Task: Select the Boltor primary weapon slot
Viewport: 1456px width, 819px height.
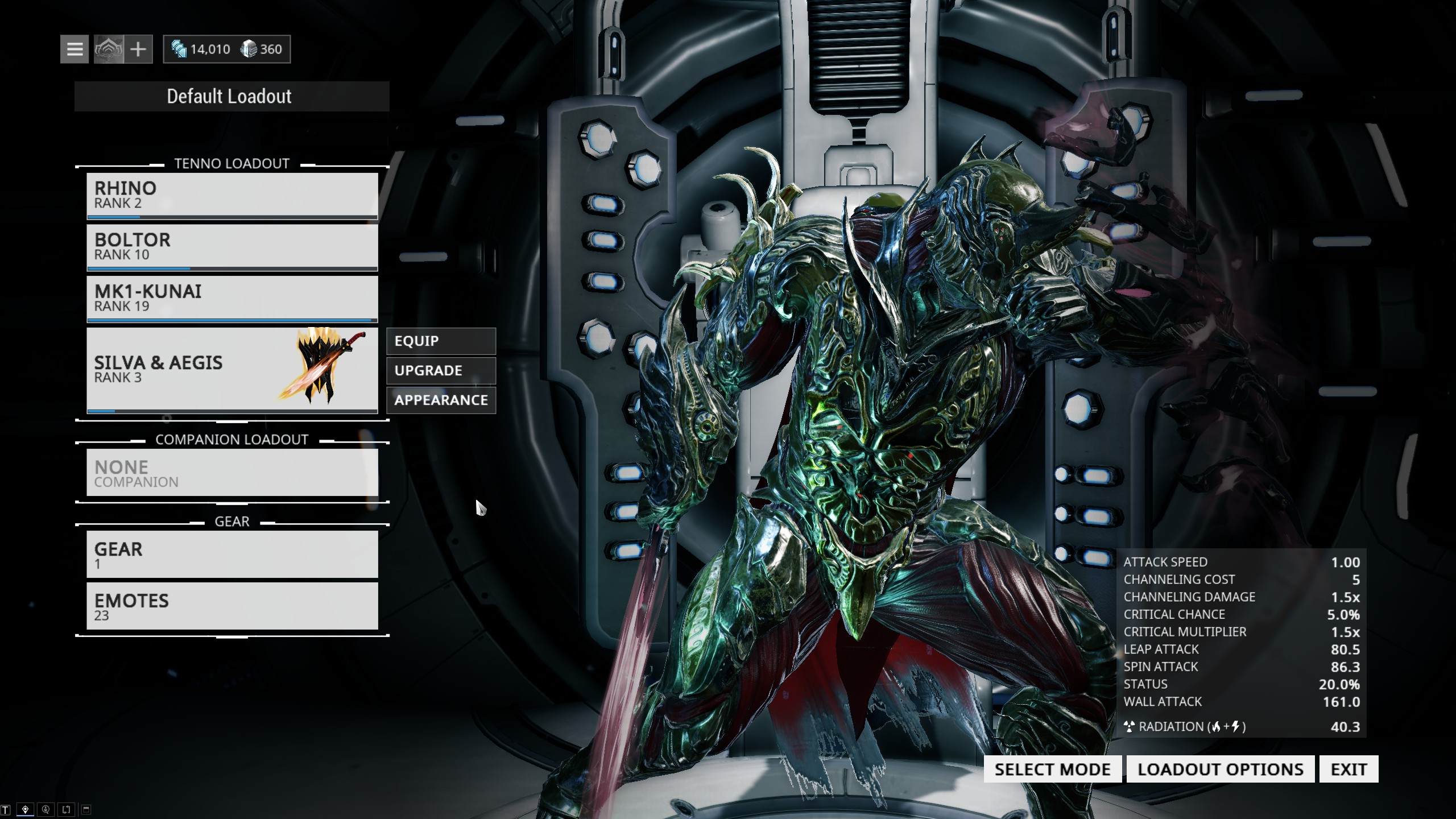Action: point(232,247)
